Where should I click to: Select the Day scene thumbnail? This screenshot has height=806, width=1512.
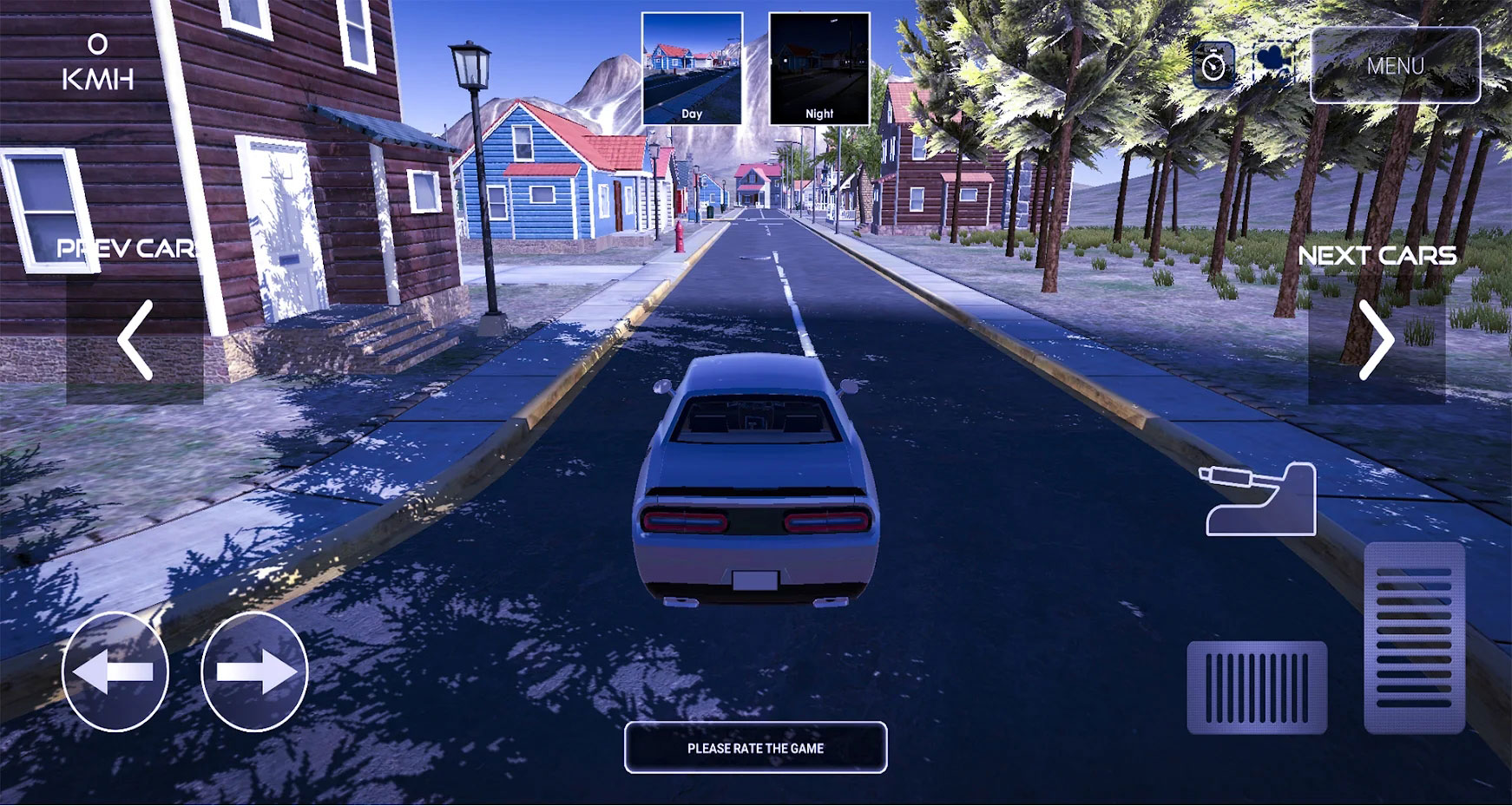(692, 69)
